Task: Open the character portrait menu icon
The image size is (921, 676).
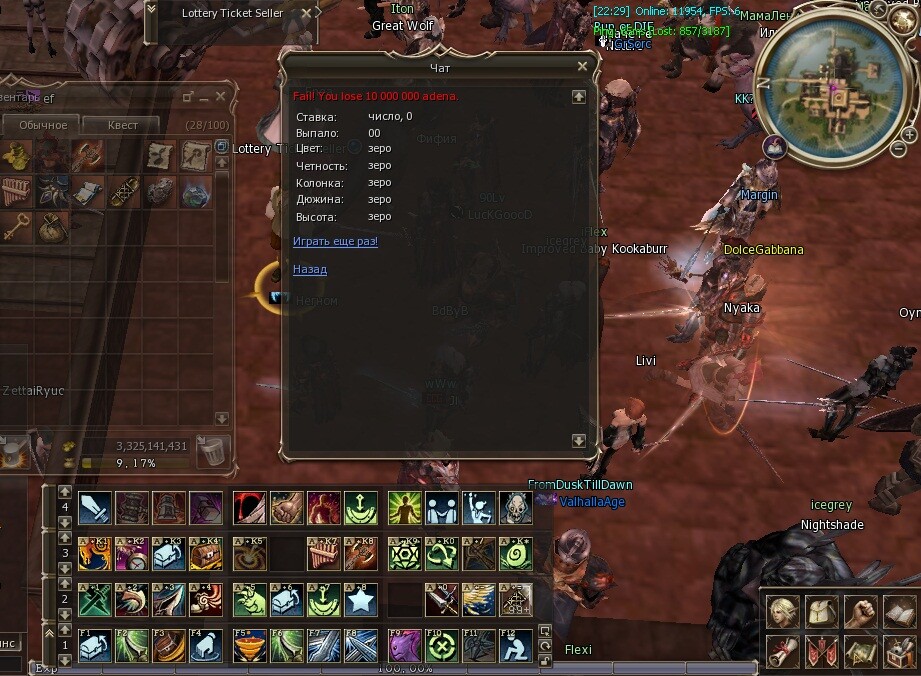Action: coord(781,611)
